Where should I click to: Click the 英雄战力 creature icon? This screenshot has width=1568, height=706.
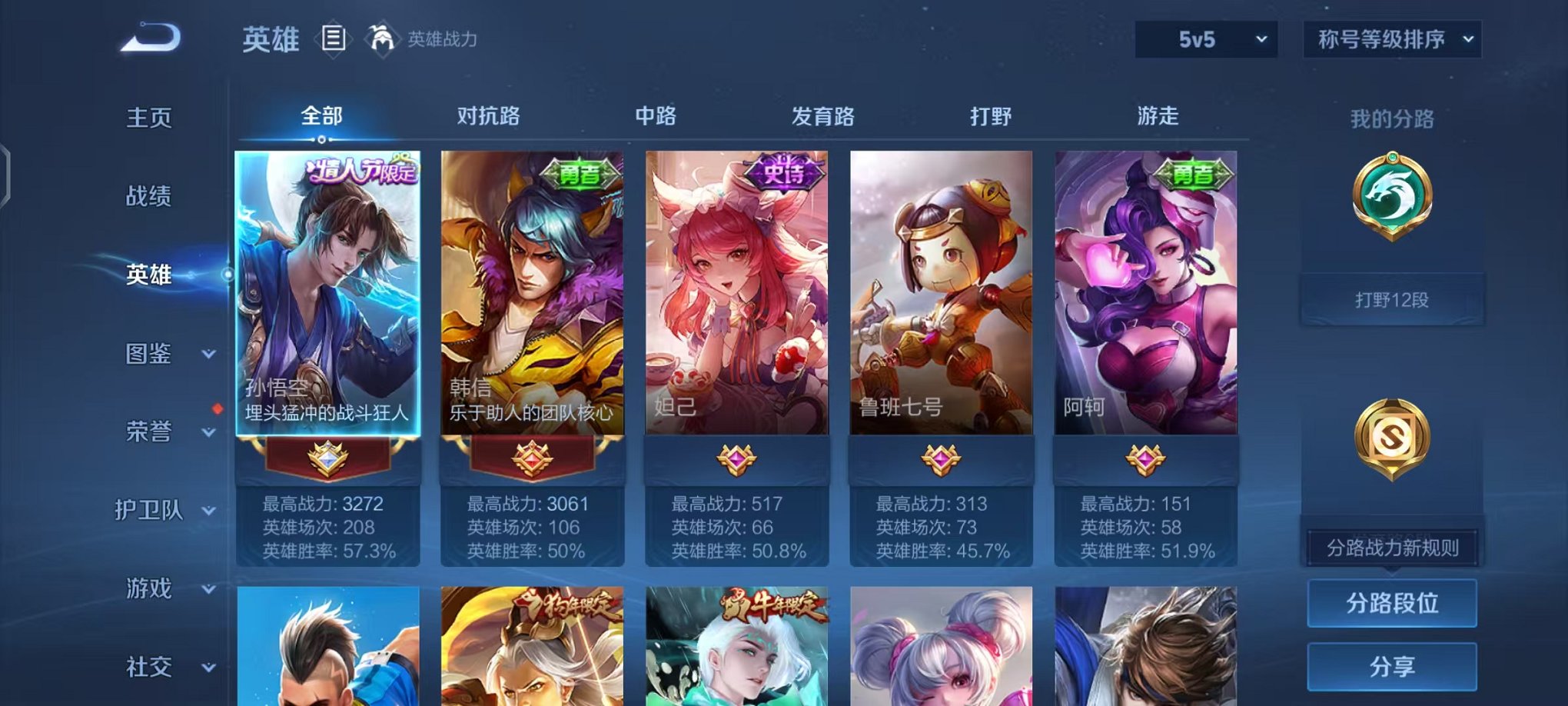click(381, 38)
